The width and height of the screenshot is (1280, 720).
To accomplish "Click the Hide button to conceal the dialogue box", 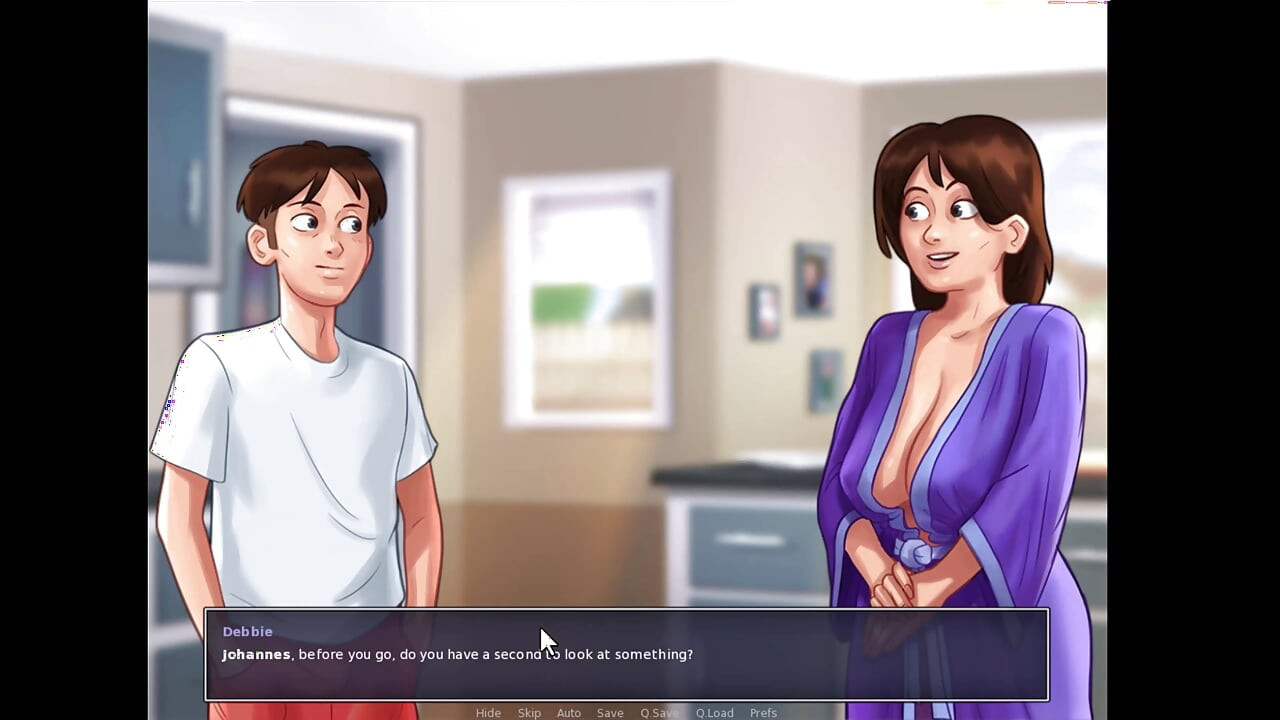I will coord(488,712).
